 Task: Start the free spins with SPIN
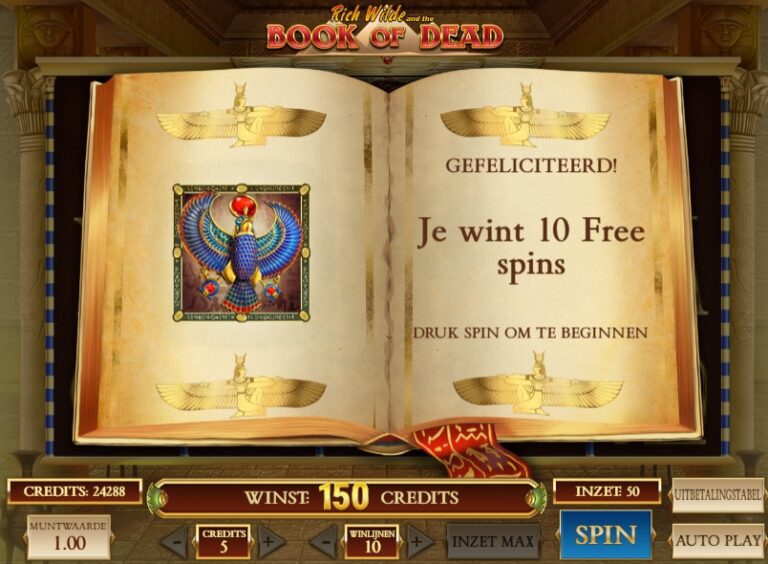pos(604,534)
